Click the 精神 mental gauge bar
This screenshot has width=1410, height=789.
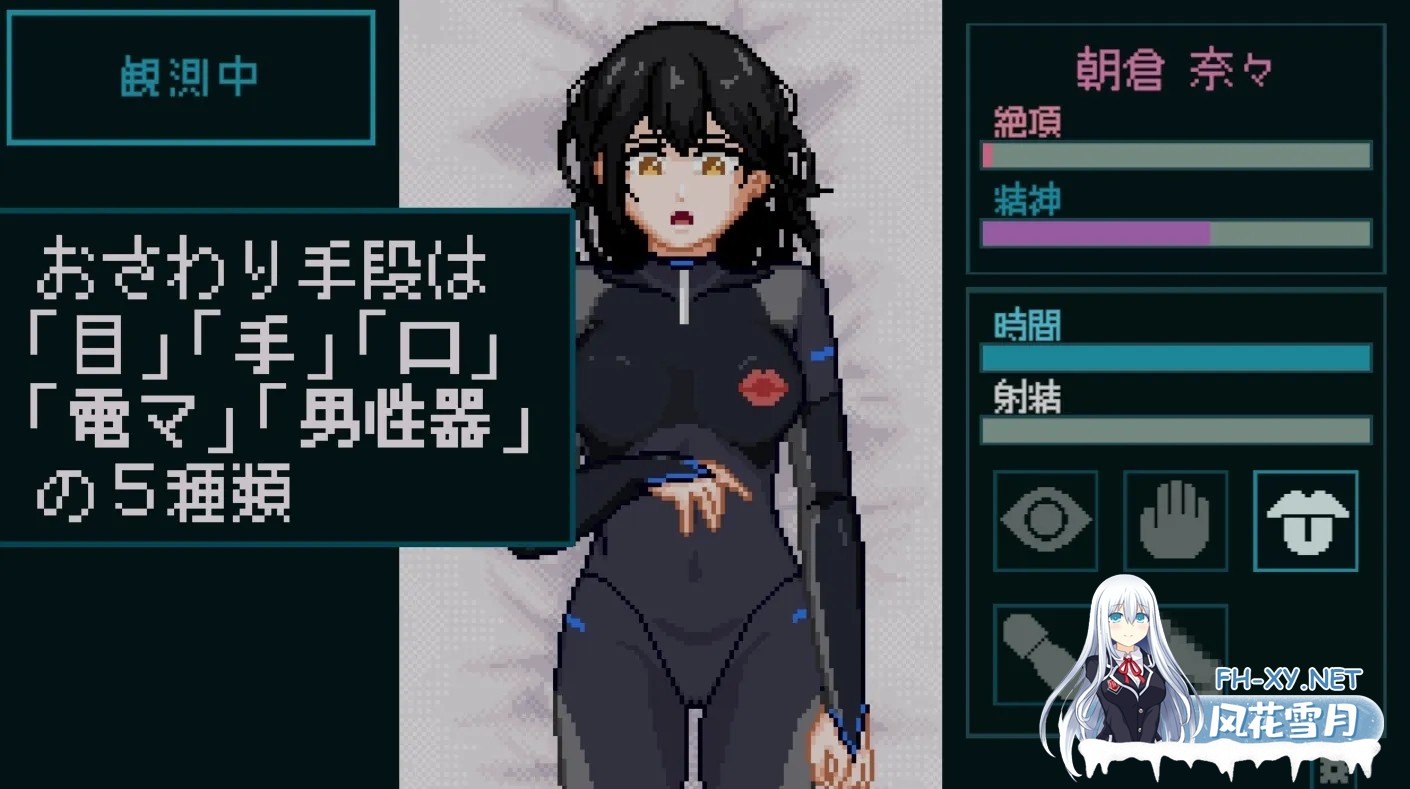tap(1175, 233)
